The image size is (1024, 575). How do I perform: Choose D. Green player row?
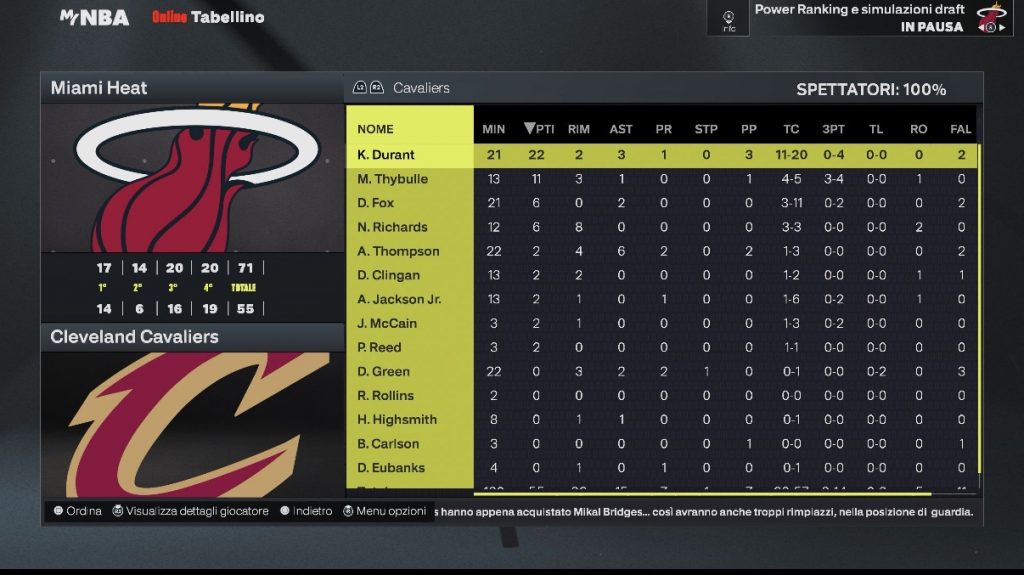pyautogui.click(x=383, y=371)
